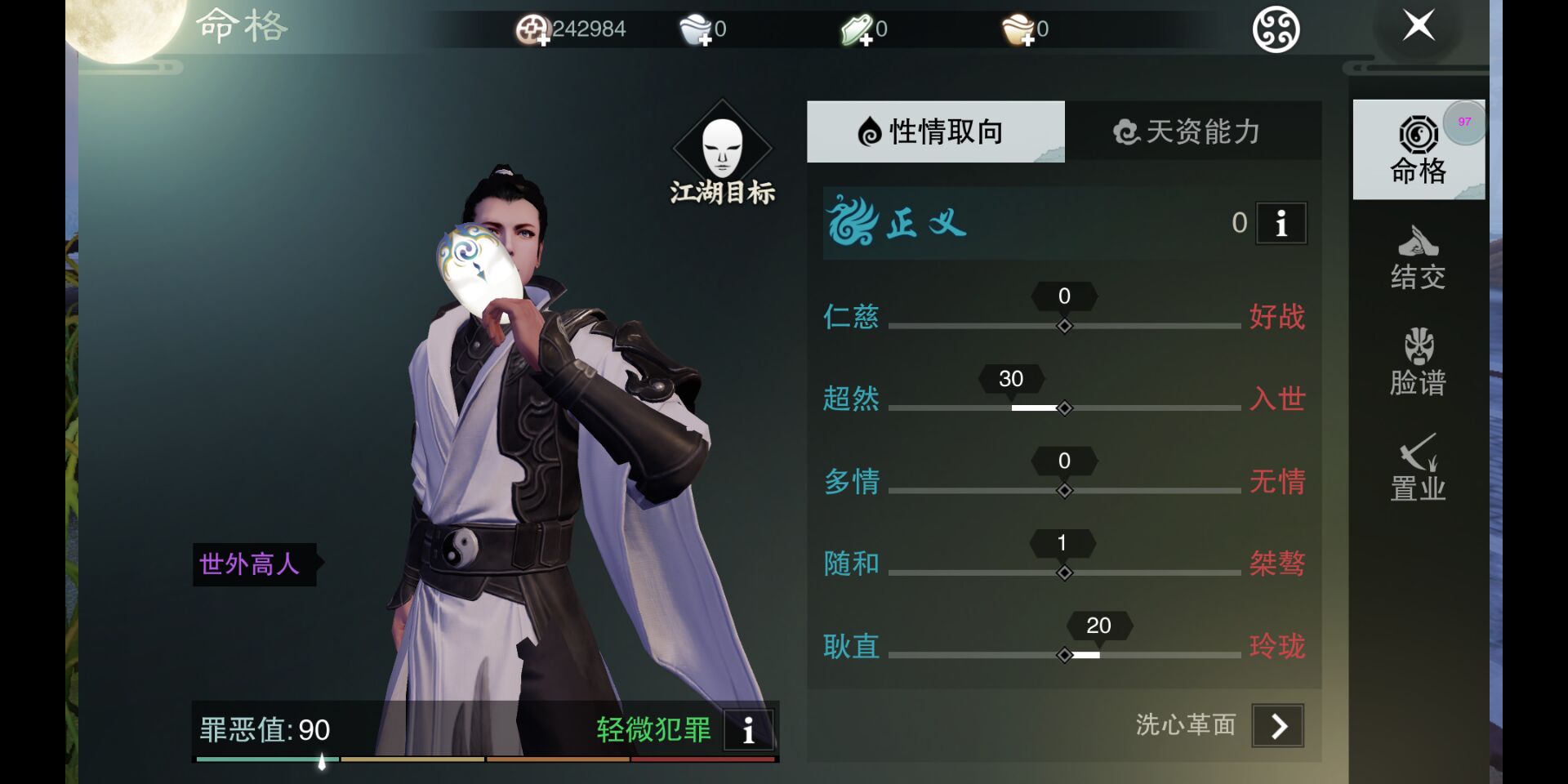Click the 耿直–玲珑 slider track
This screenshot has width=1568, height=784.
point(1160,655)
